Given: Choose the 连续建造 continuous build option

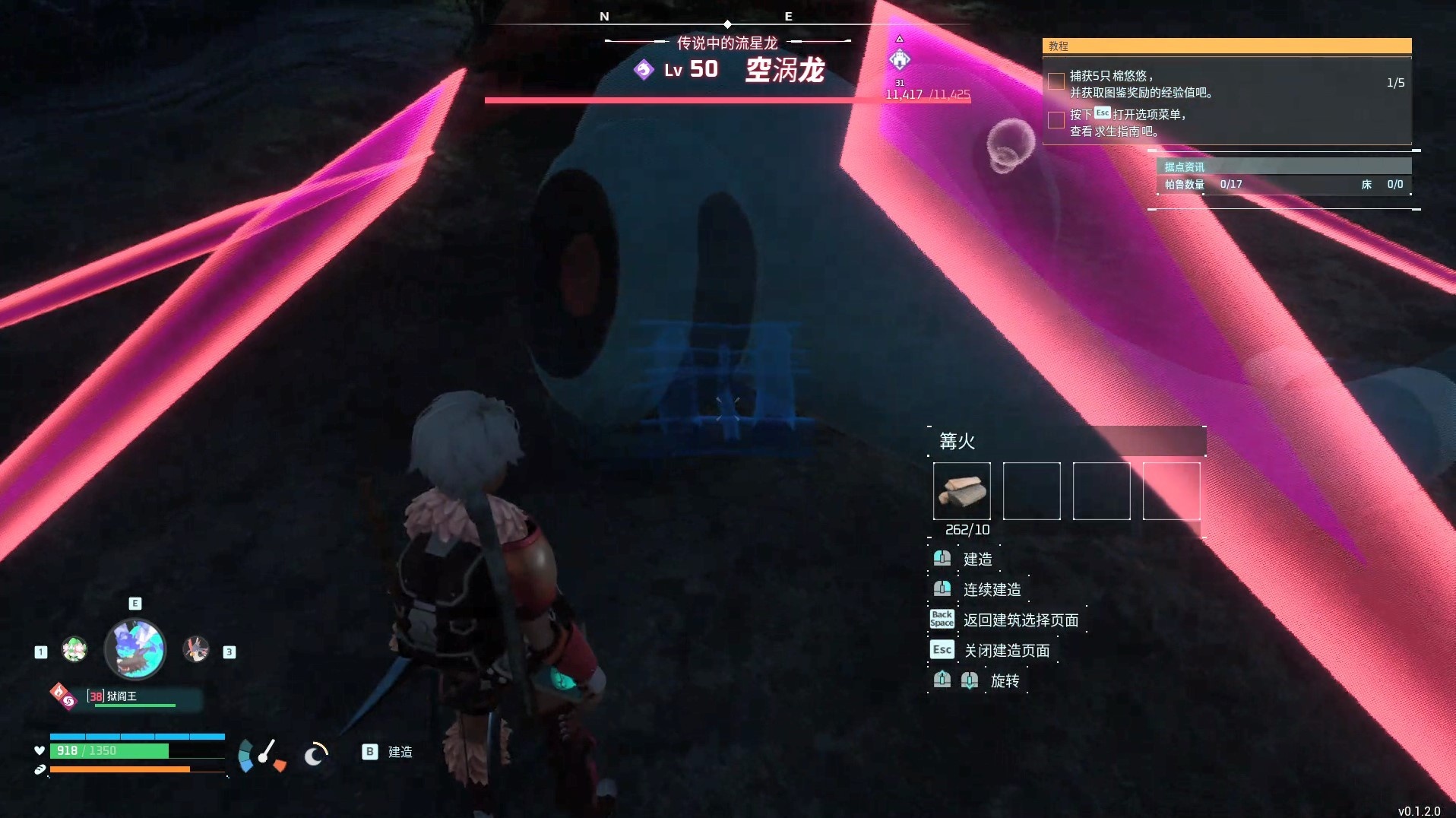Looking at the screenshot, I should pyautogui.click(x=992, y=590).
